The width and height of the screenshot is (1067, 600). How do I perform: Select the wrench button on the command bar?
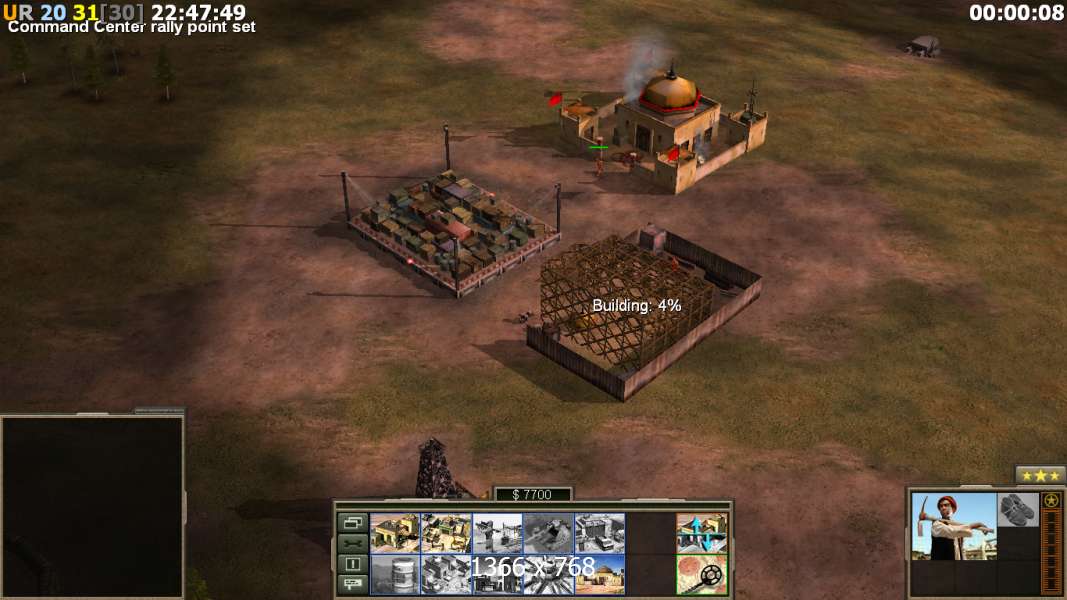pos(352,543)
